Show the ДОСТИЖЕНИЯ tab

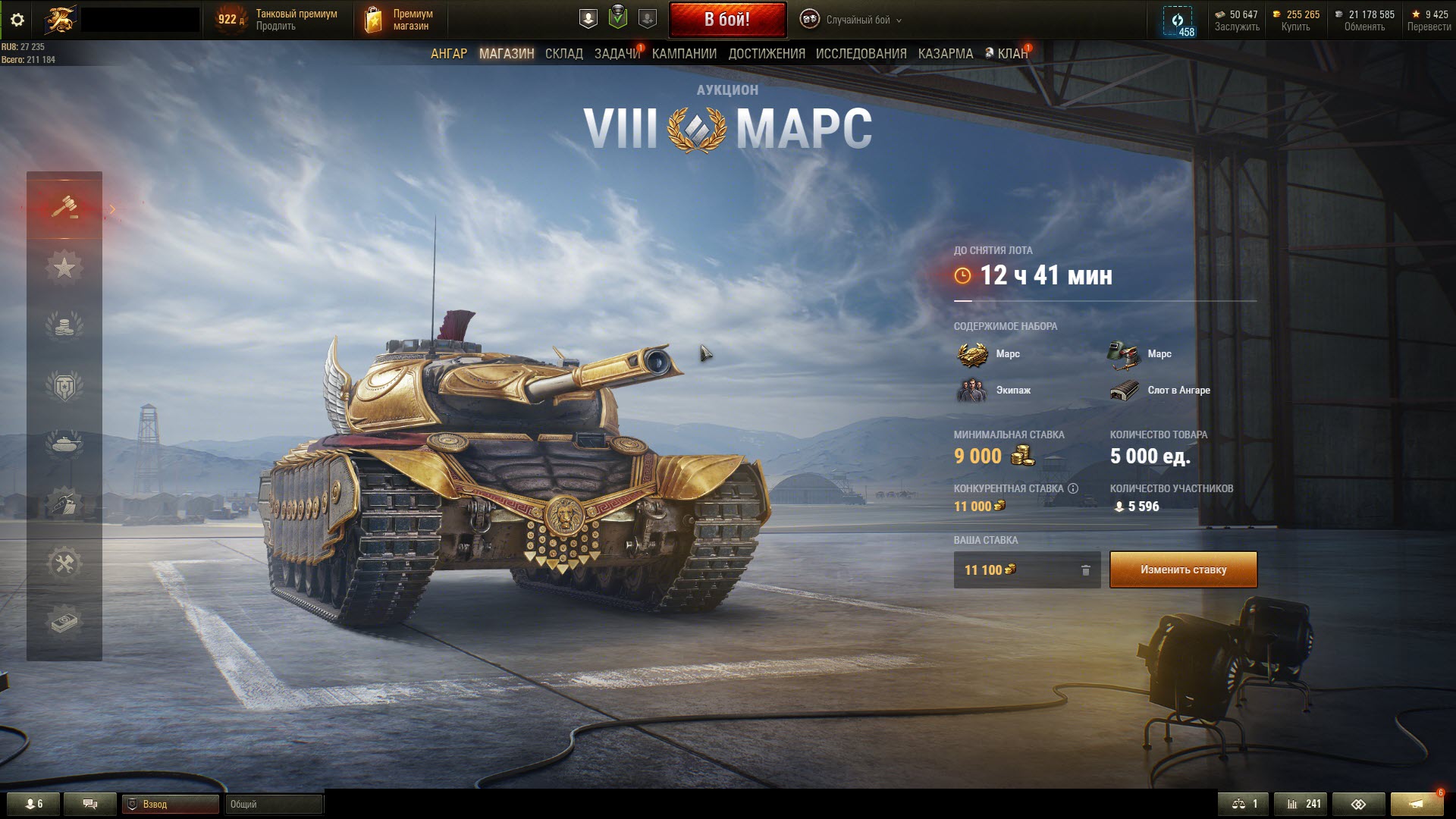pyautogui.click(x=767, y=54)
